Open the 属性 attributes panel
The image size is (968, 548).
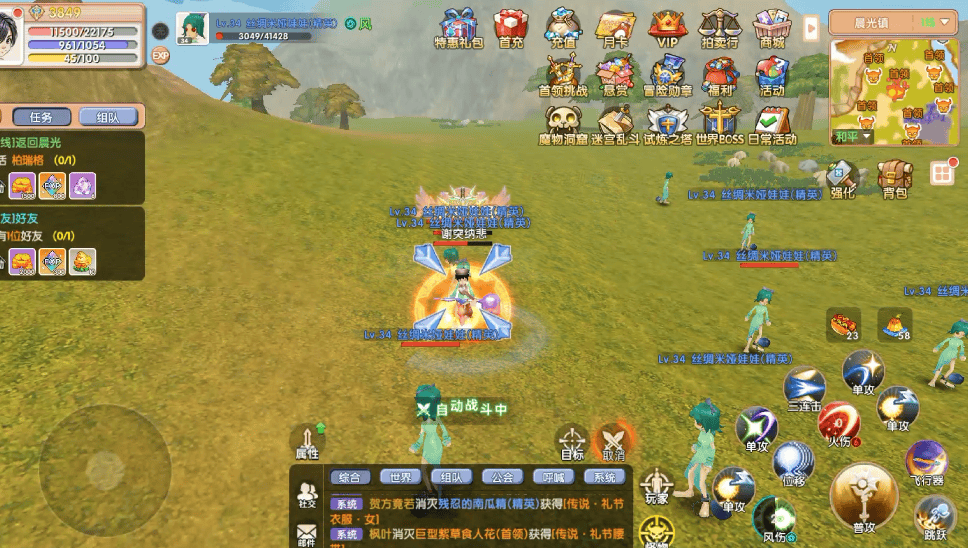click(307, 441)
